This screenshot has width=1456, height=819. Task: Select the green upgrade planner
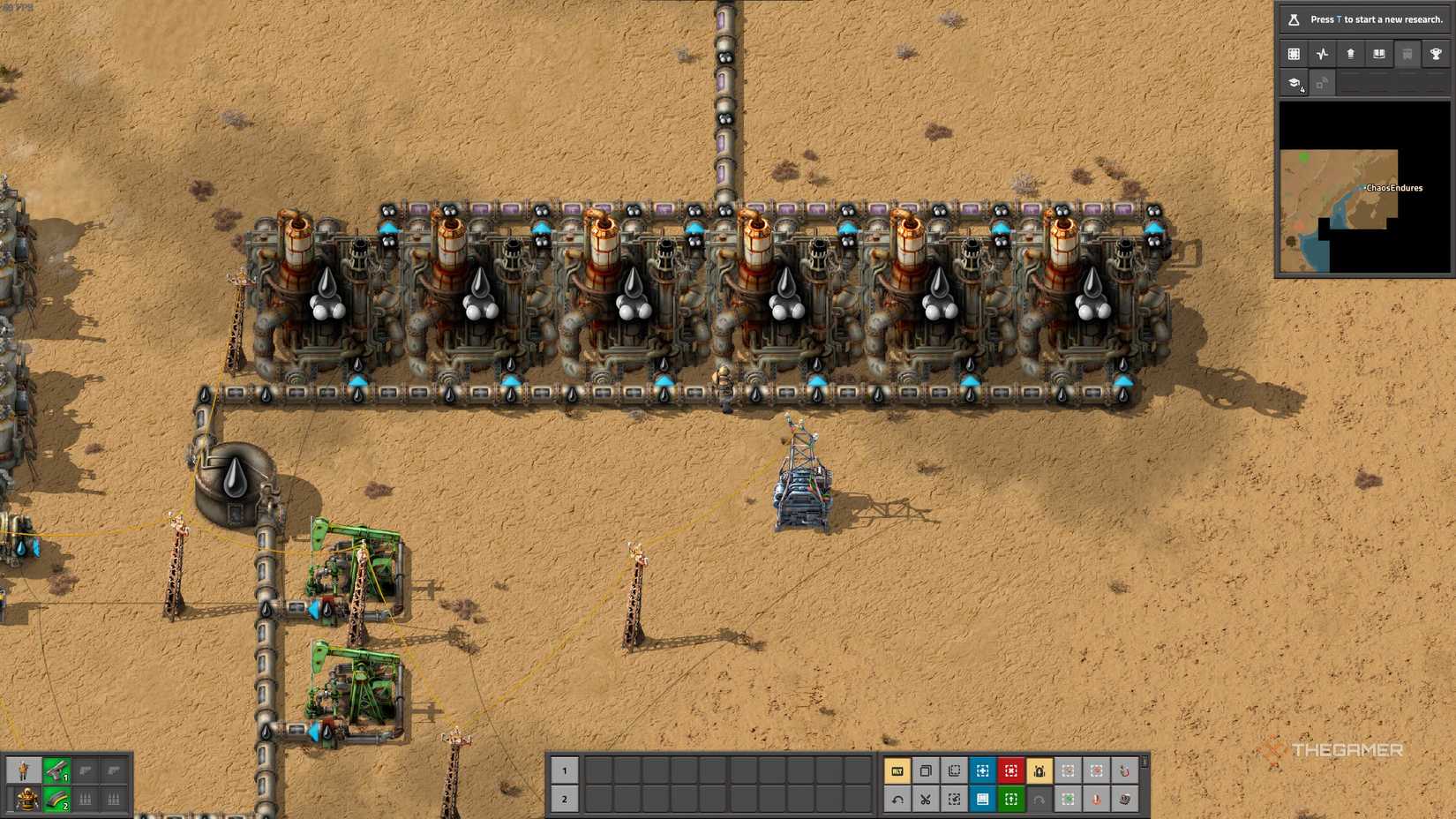pos(1010,801)
